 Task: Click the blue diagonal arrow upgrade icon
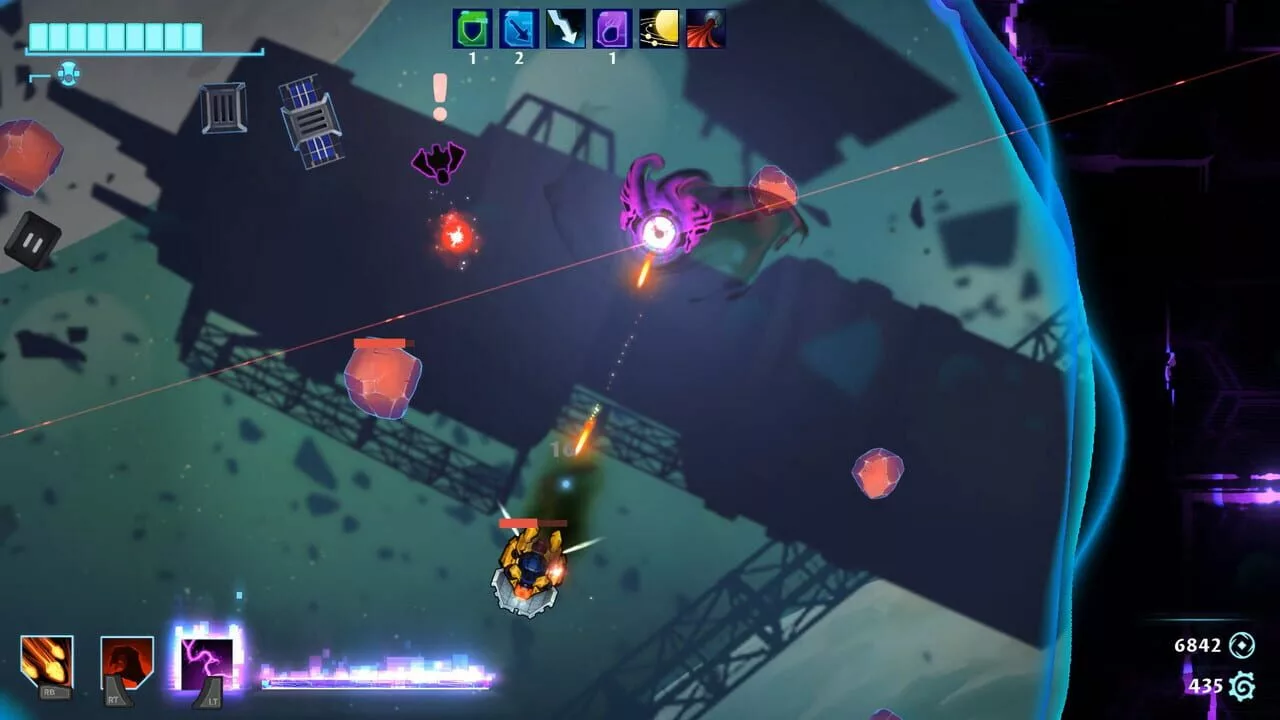pos(519,29)
